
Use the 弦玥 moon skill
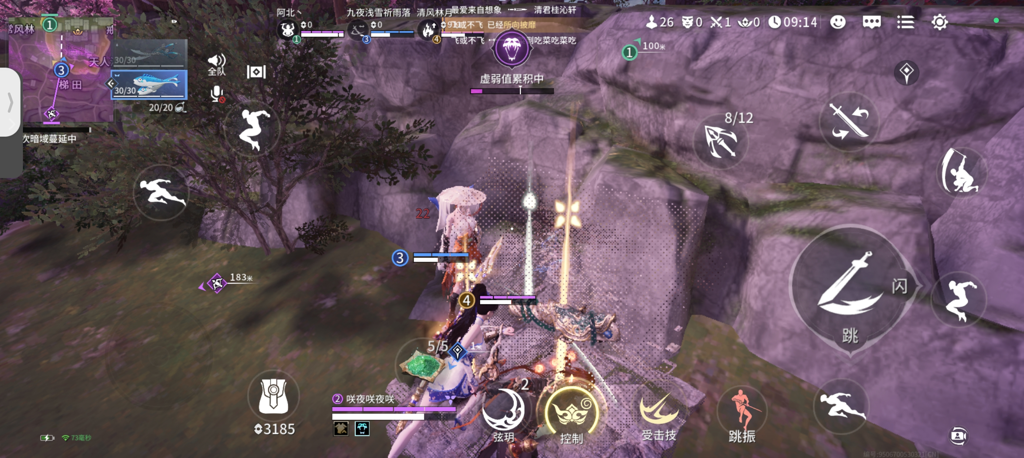click(x=505, y=410)
